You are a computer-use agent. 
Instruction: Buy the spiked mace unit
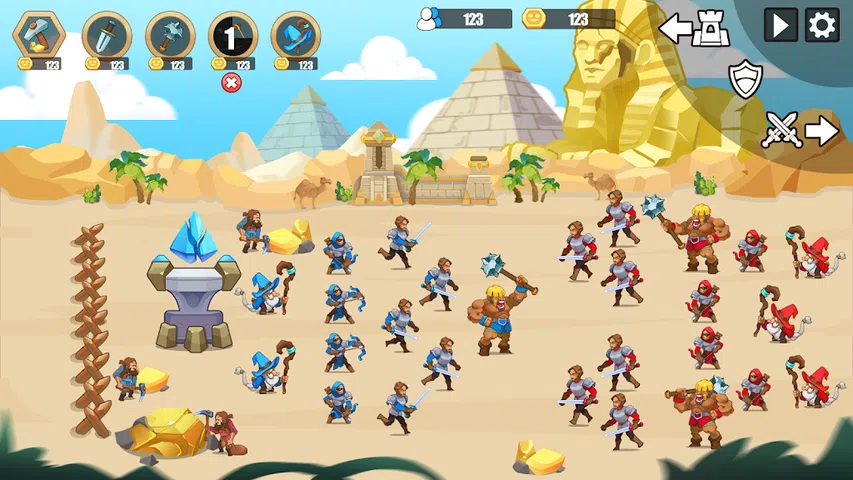point(169,37)
